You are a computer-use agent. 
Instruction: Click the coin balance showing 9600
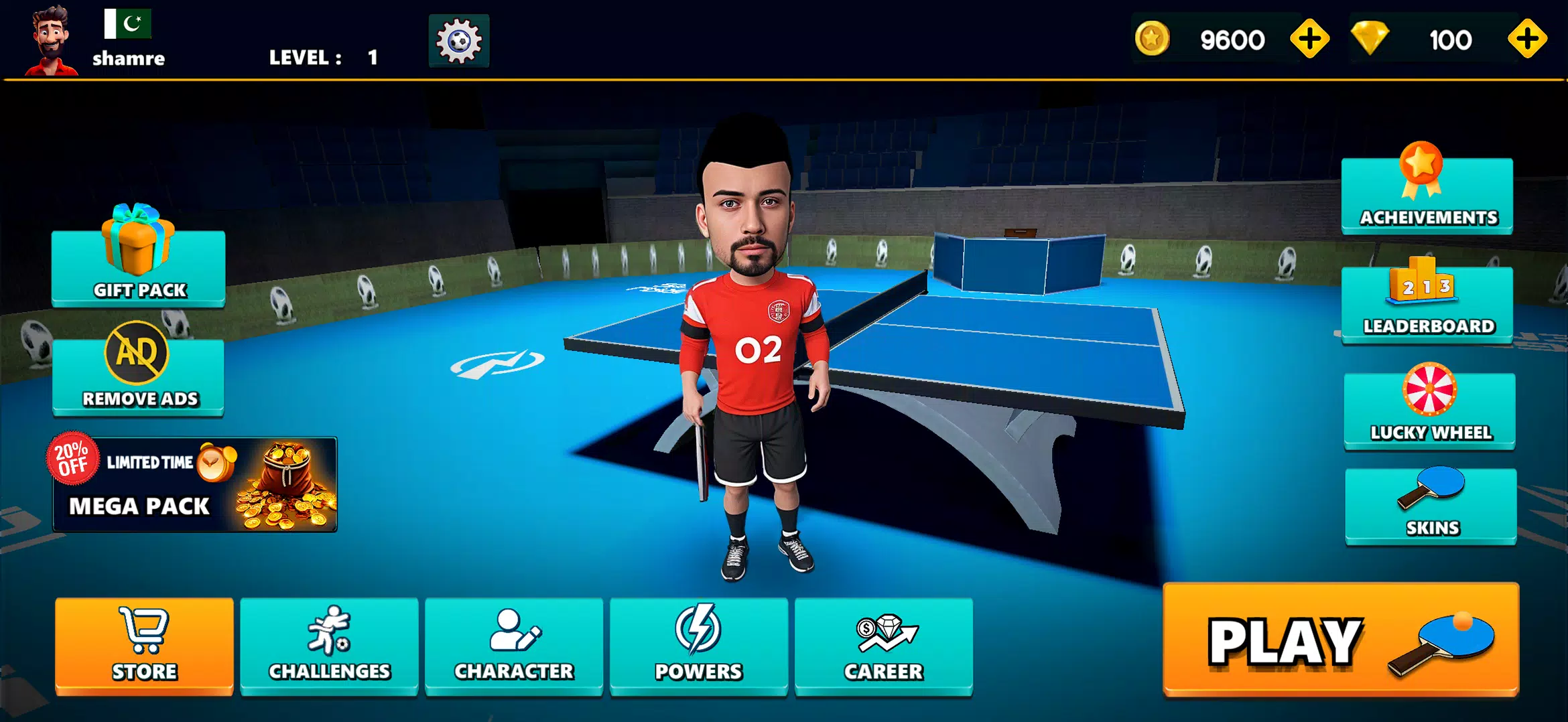click(x=1233, y=38)
